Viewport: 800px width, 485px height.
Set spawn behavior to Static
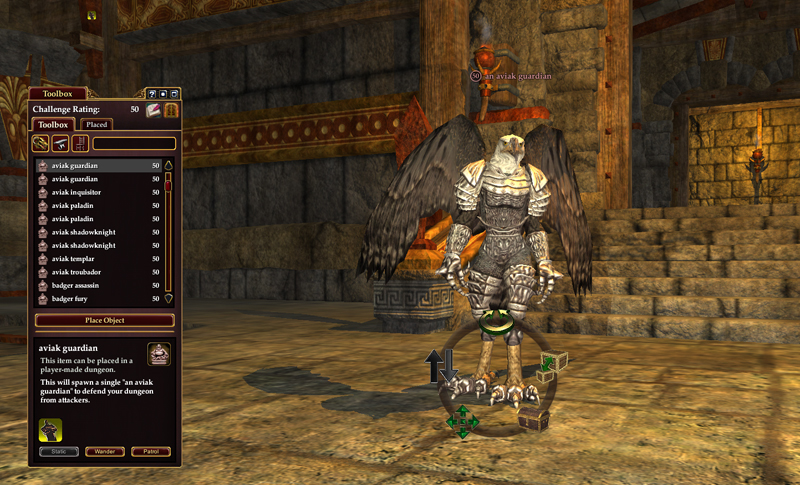[x=58, y=452]
